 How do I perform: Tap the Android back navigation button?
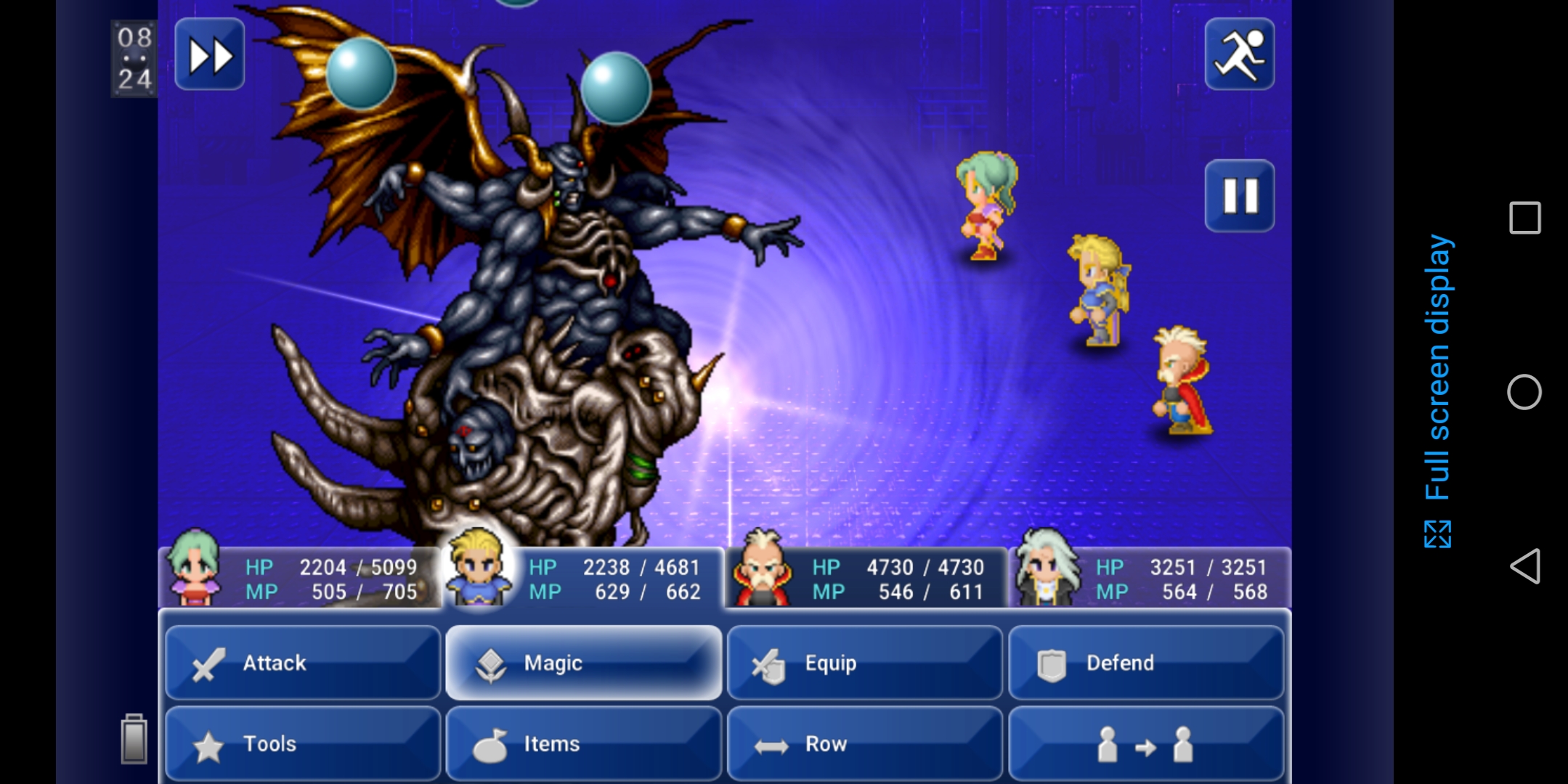(x=1524, y=566)
